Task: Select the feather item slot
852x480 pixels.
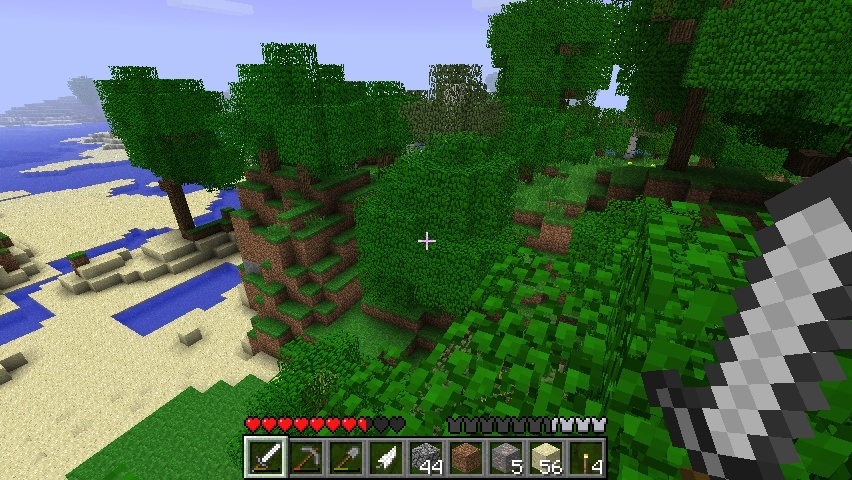Action: coord(385,458)
